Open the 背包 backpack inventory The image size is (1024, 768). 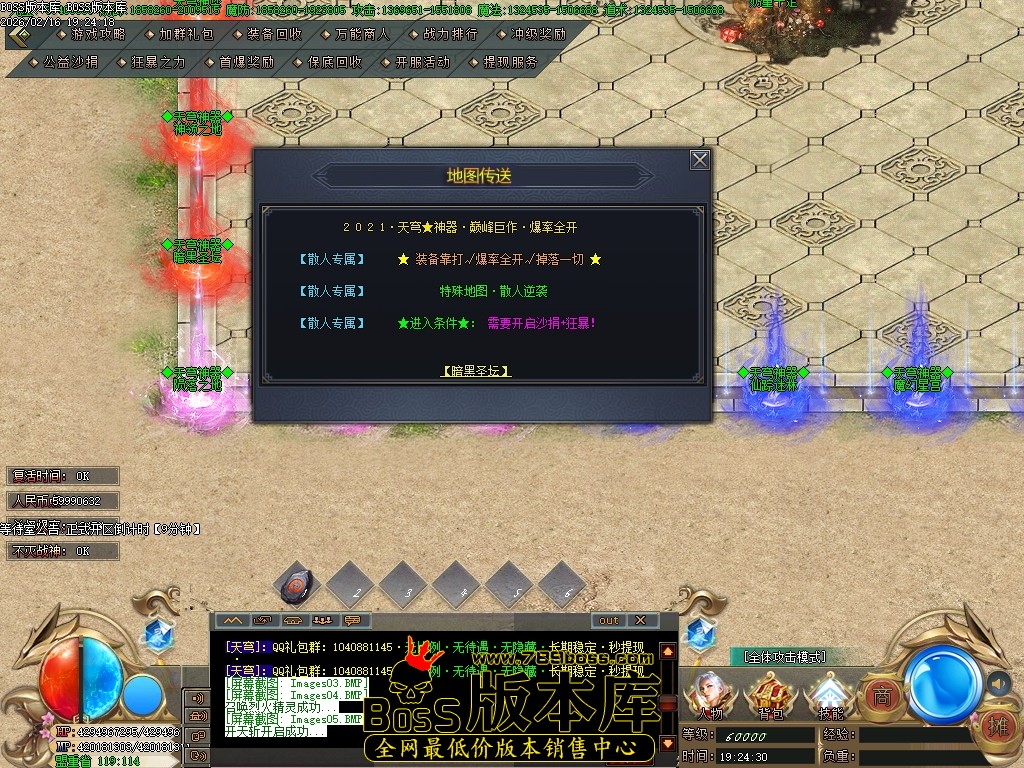770,694
